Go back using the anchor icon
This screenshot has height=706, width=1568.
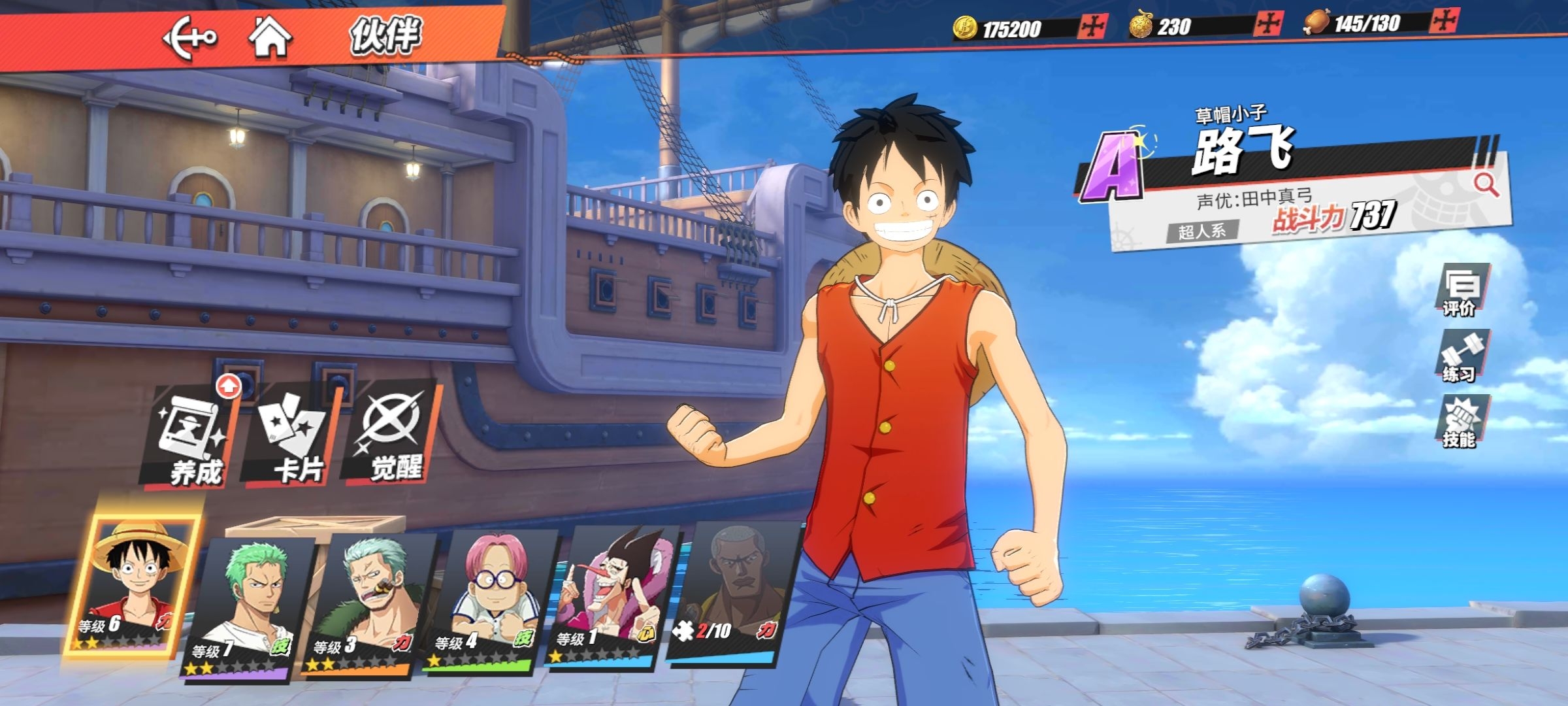point(189,38)
